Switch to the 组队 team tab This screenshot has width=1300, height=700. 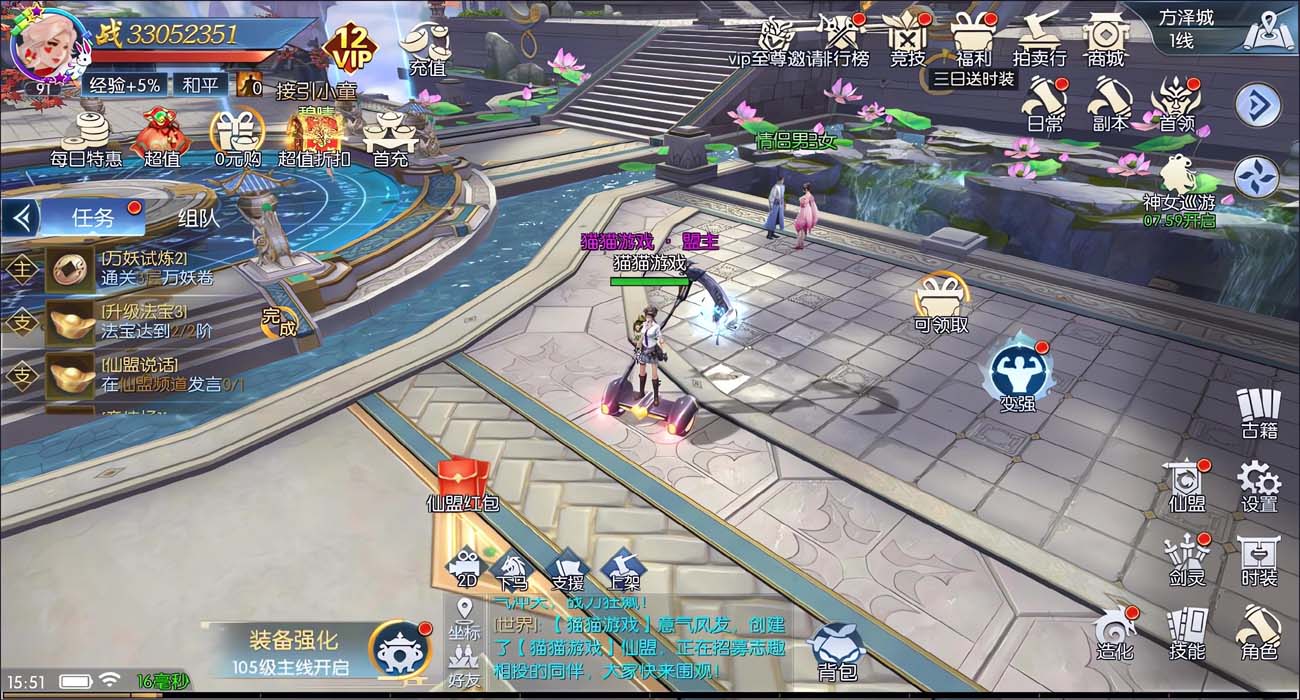pyautogui.click(x=198, y=217)
